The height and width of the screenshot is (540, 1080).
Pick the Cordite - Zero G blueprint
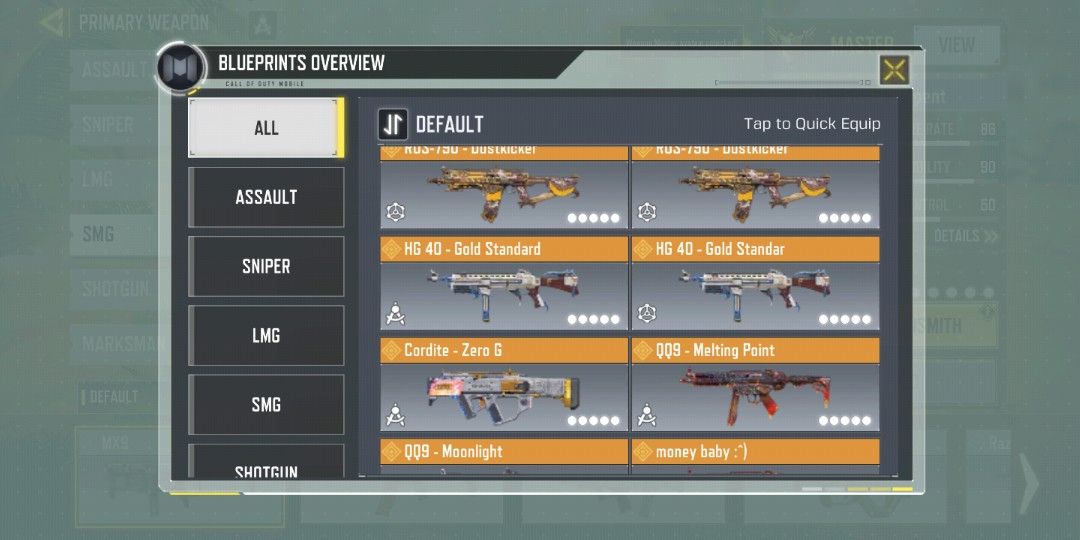(x=504, y=386)
